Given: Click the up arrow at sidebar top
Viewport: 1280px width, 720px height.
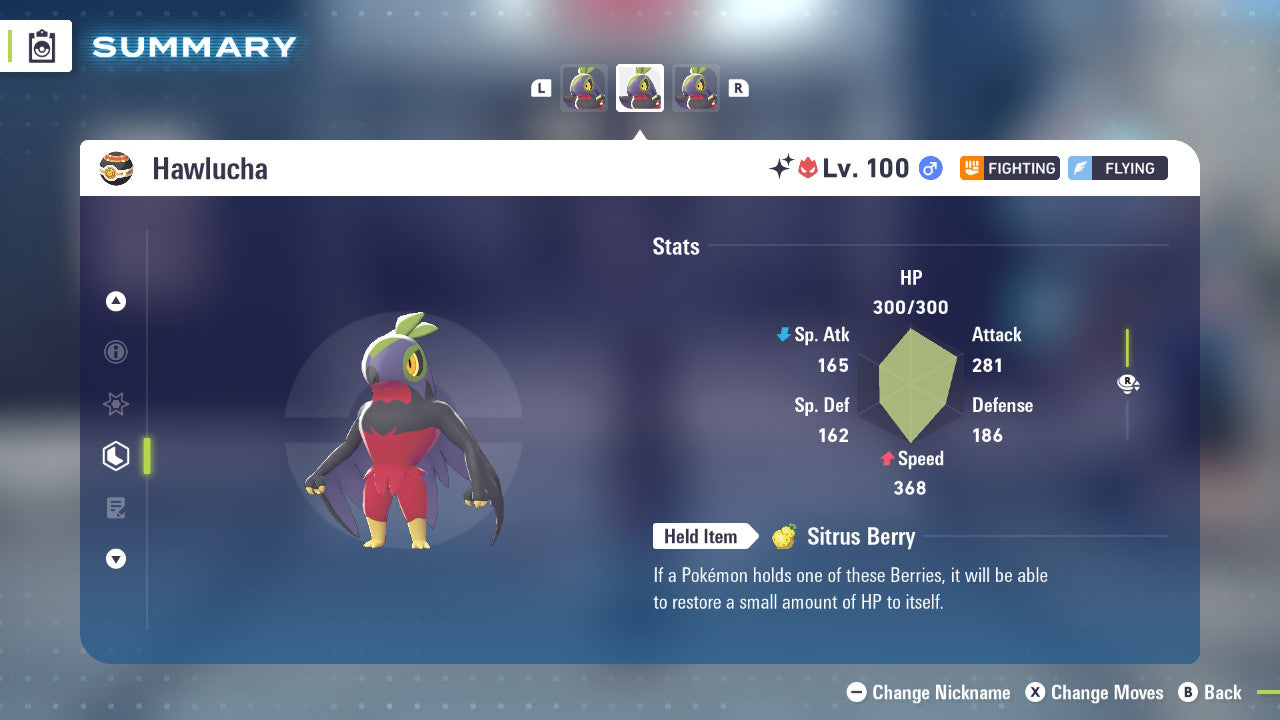Looking at the screenshot, I should tap(116, 301).
